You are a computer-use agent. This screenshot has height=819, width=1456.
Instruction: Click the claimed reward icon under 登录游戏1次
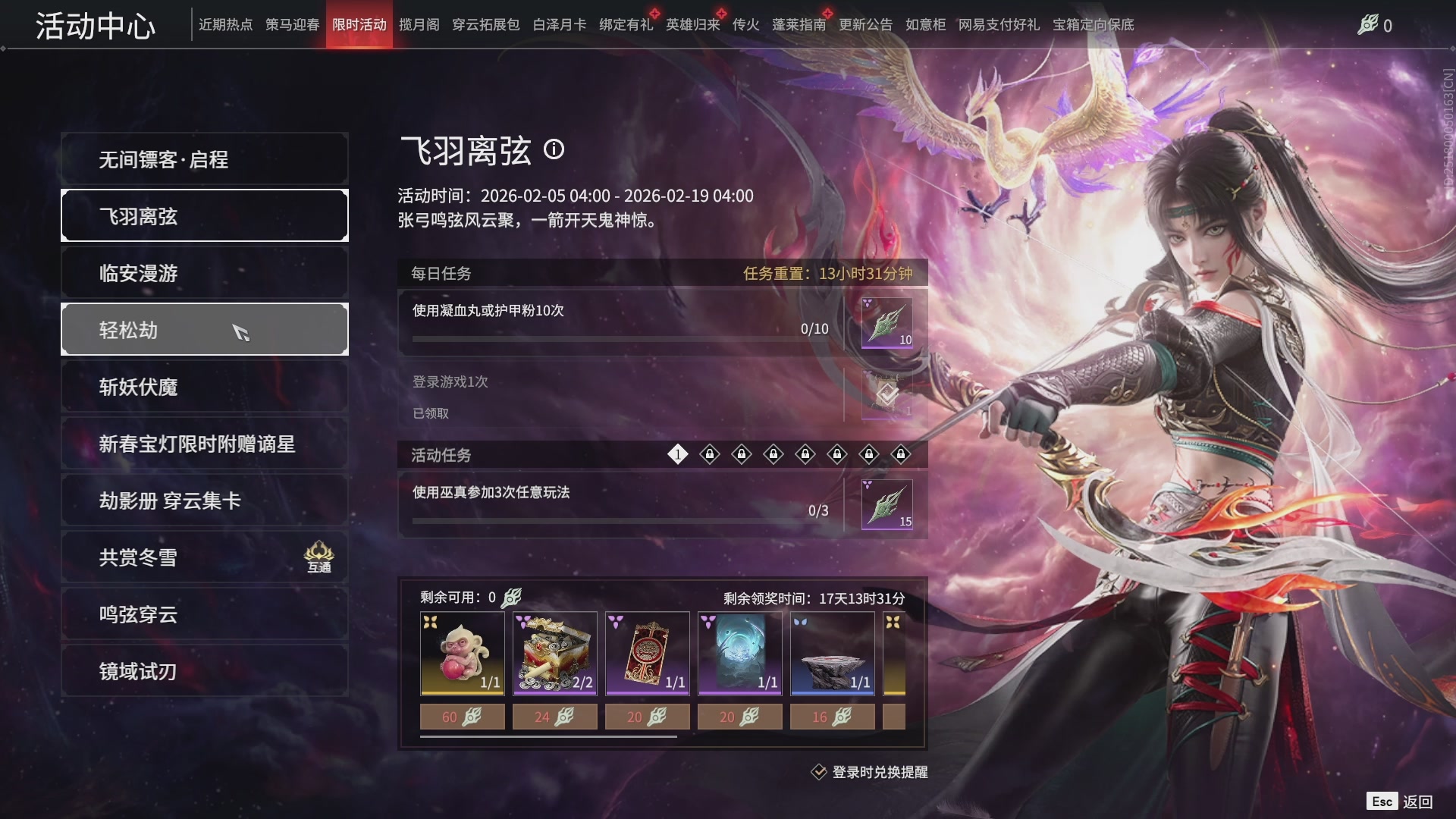coord(886,395)
